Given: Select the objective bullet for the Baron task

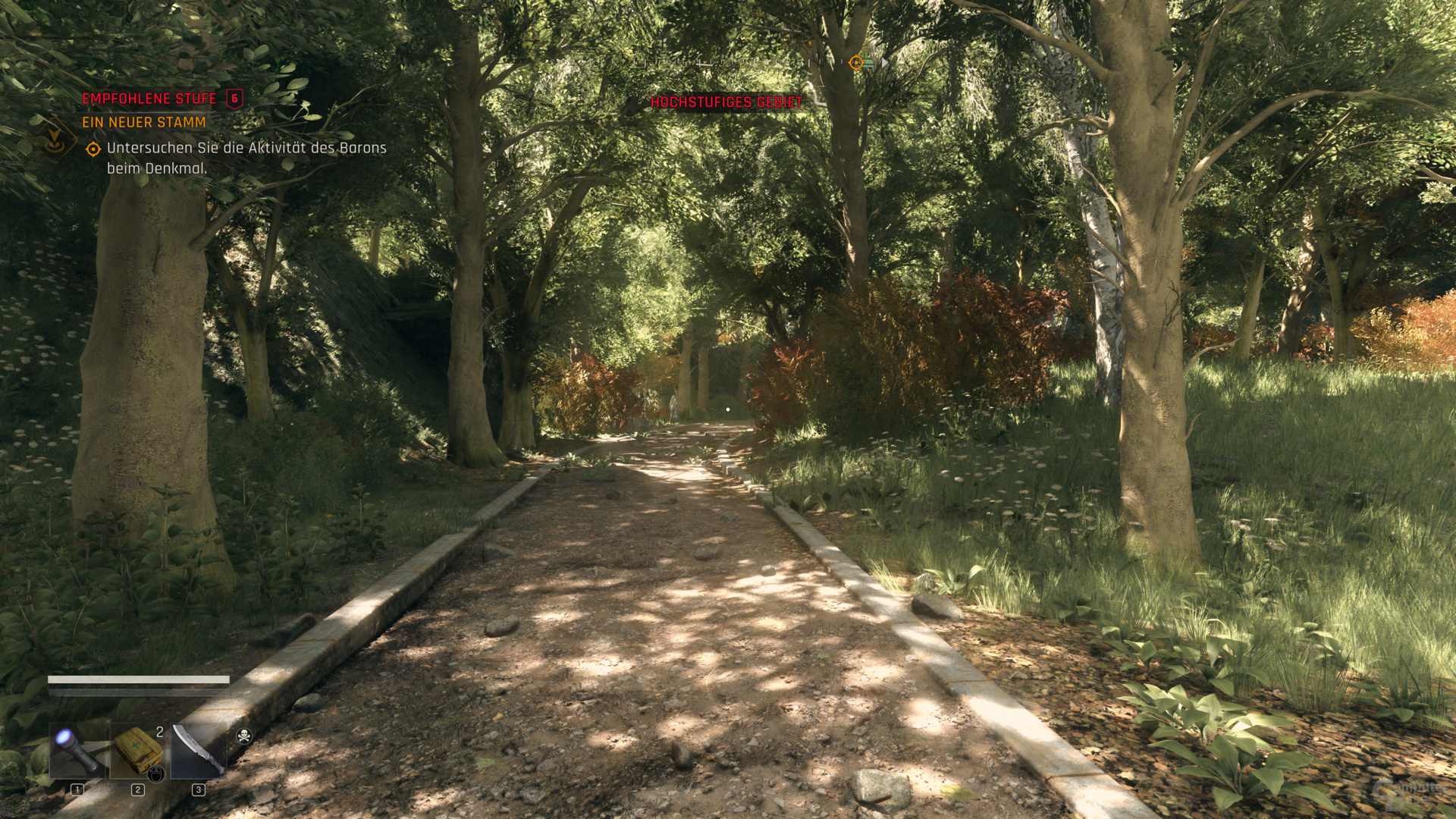Looking at the screenshot, I should pos(93,149).
